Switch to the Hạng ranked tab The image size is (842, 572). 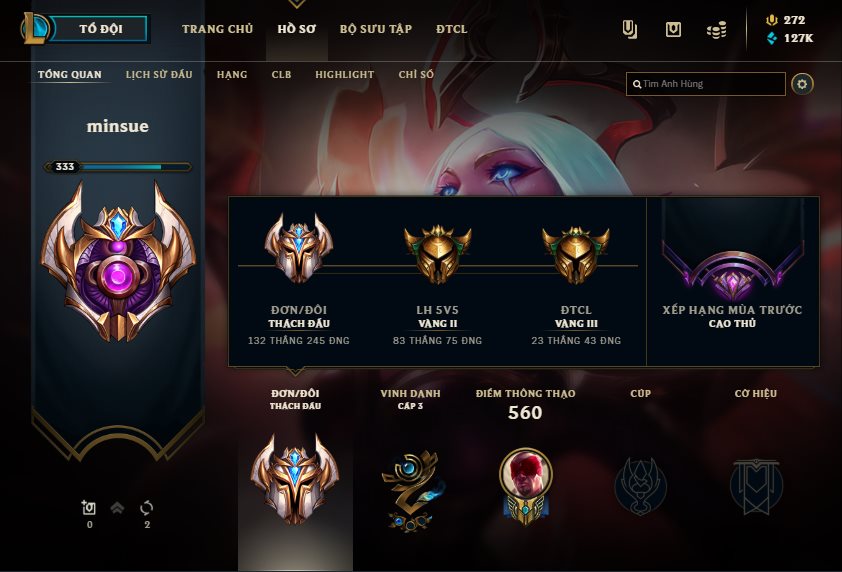click(x=232, y=75)
